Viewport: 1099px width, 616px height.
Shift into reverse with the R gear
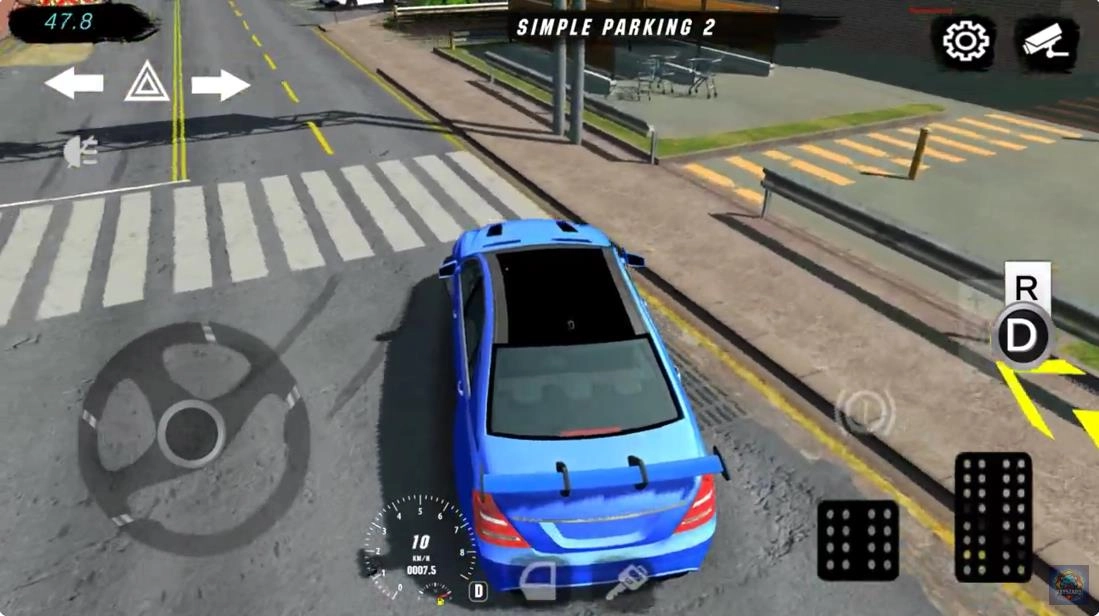(1026, 287)
